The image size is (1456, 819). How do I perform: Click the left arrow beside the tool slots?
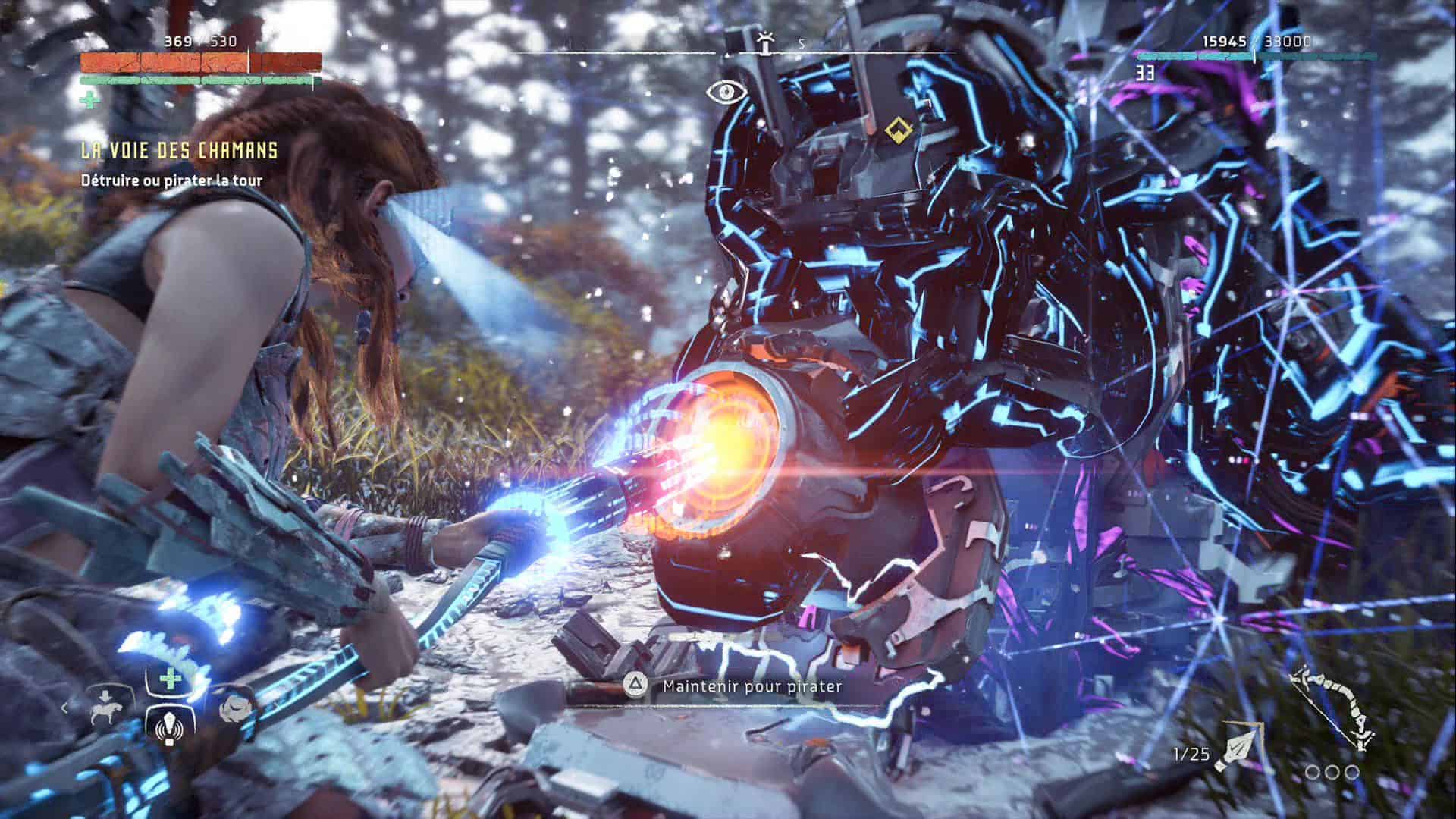tap(65, 708)
